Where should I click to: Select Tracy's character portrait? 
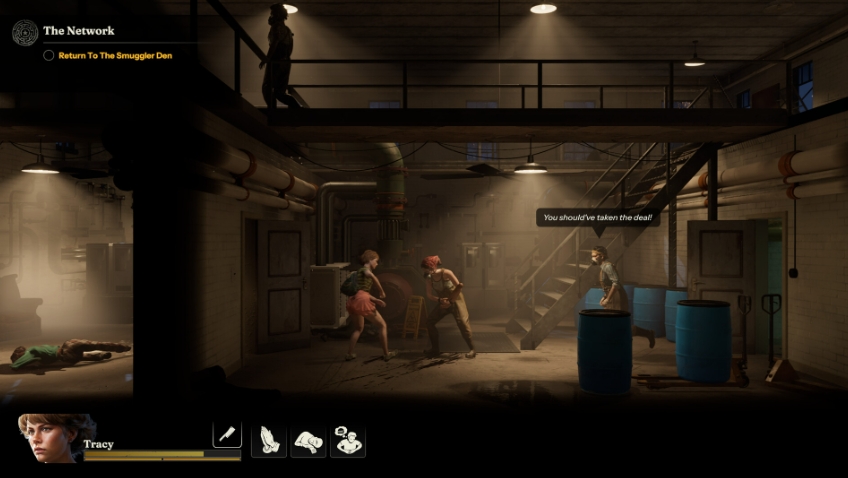(57, 438)
